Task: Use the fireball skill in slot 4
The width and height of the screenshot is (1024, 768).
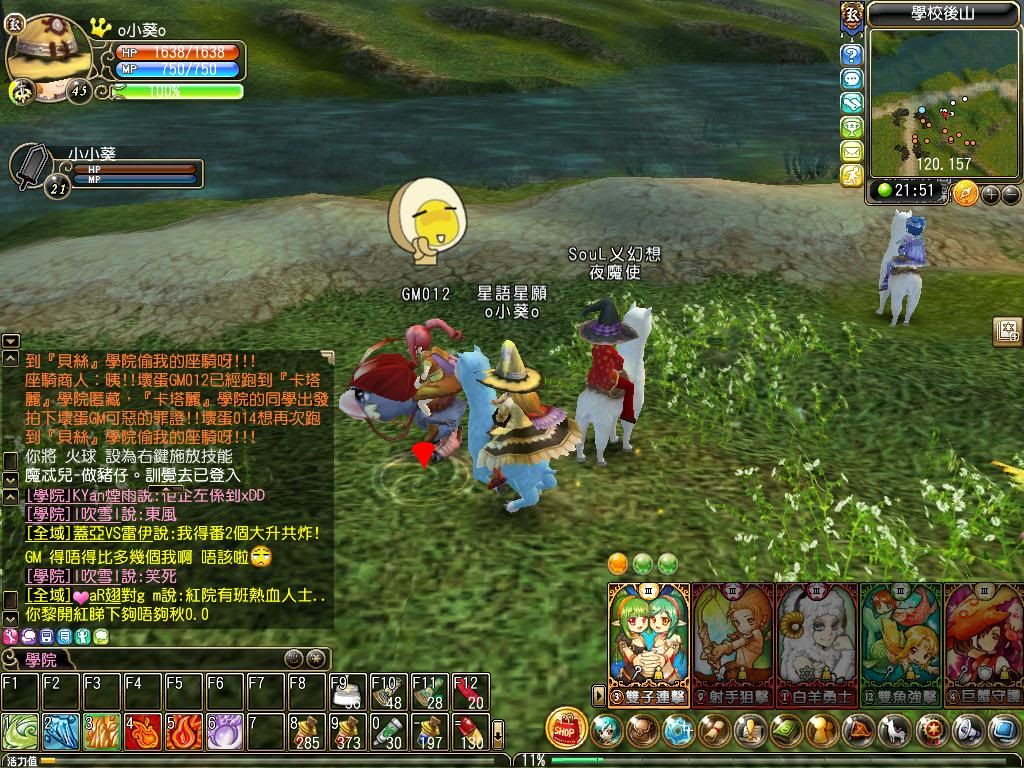Action: pyautogui.click(x=142, y=733)
